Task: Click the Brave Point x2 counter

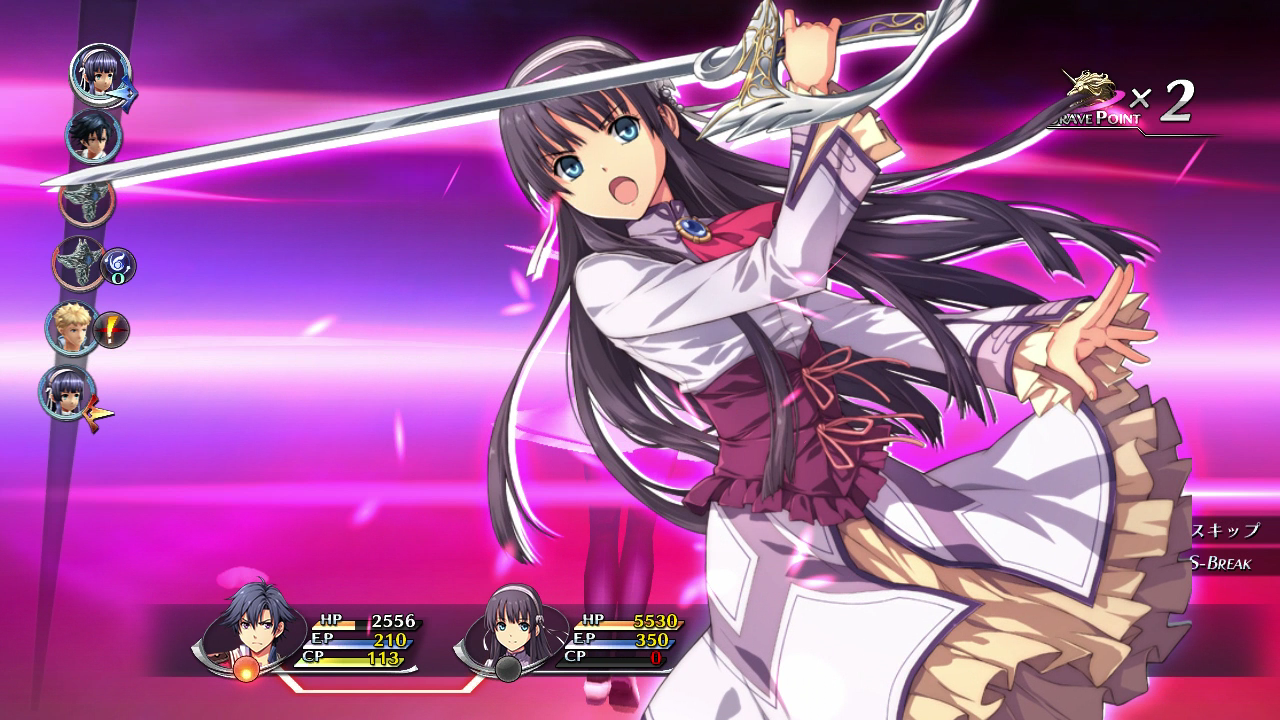Action: pos(1172,100)
